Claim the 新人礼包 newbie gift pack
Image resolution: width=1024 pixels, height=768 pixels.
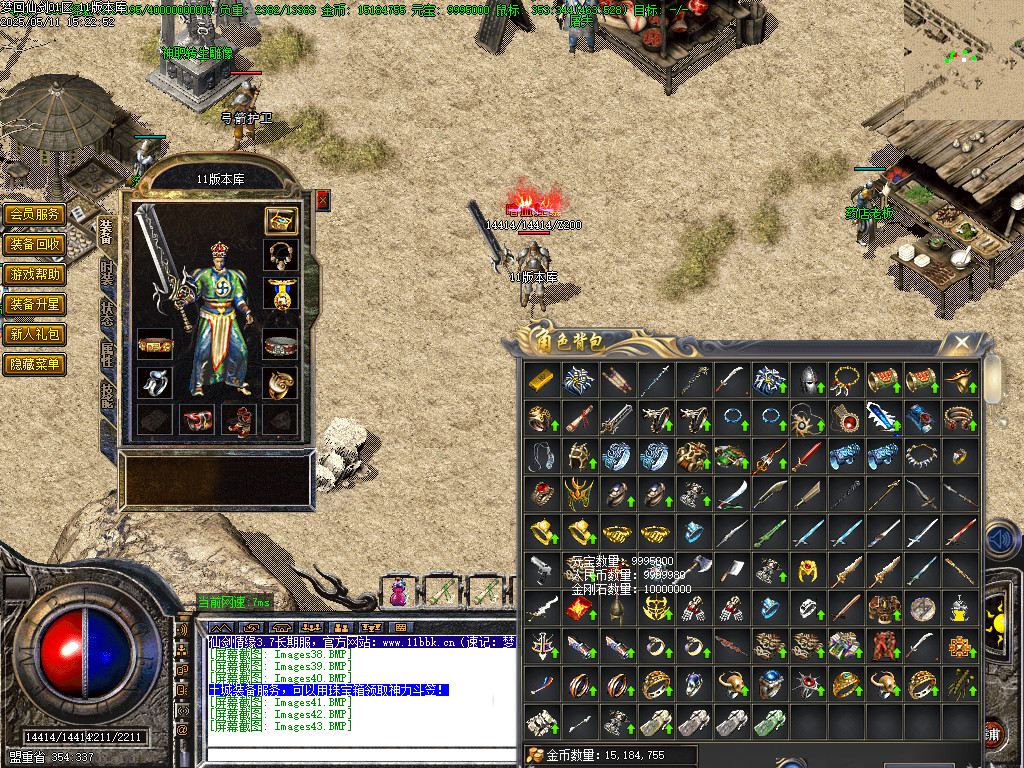click(x=35, y=334)
